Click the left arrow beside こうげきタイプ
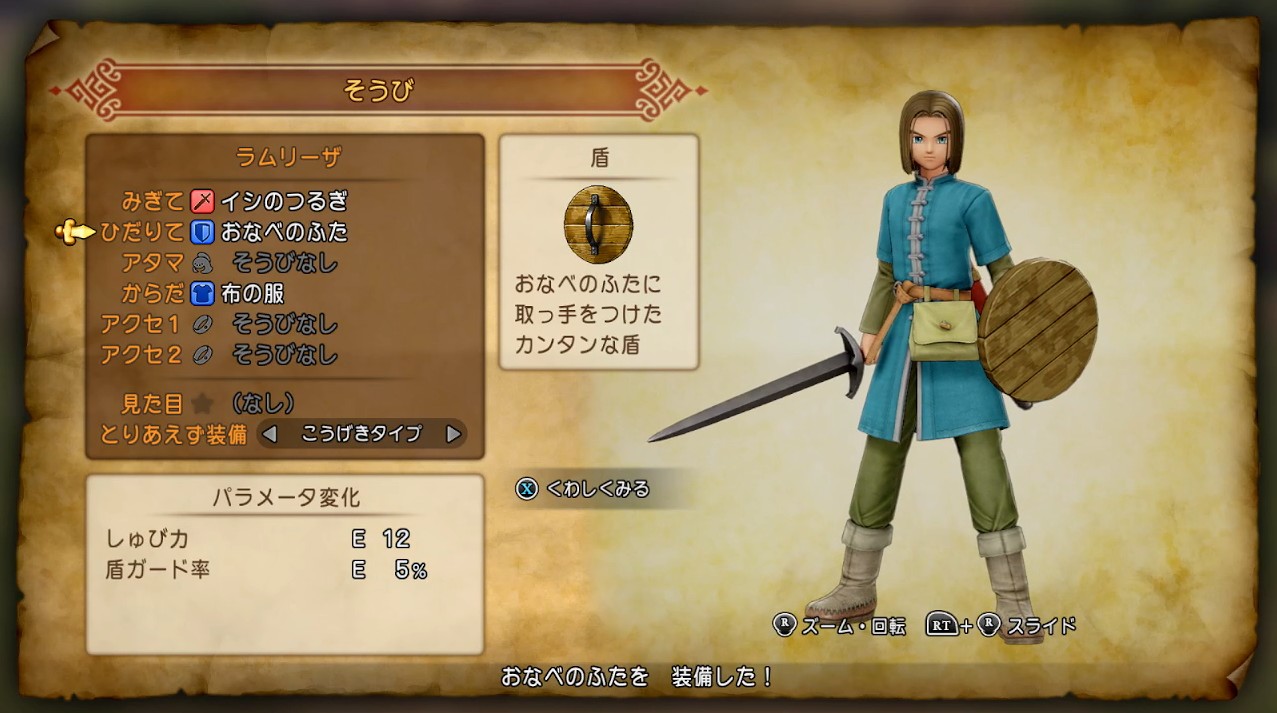Image resolution: width=1277 pixels, height=713 pixels. click(269, 434)
